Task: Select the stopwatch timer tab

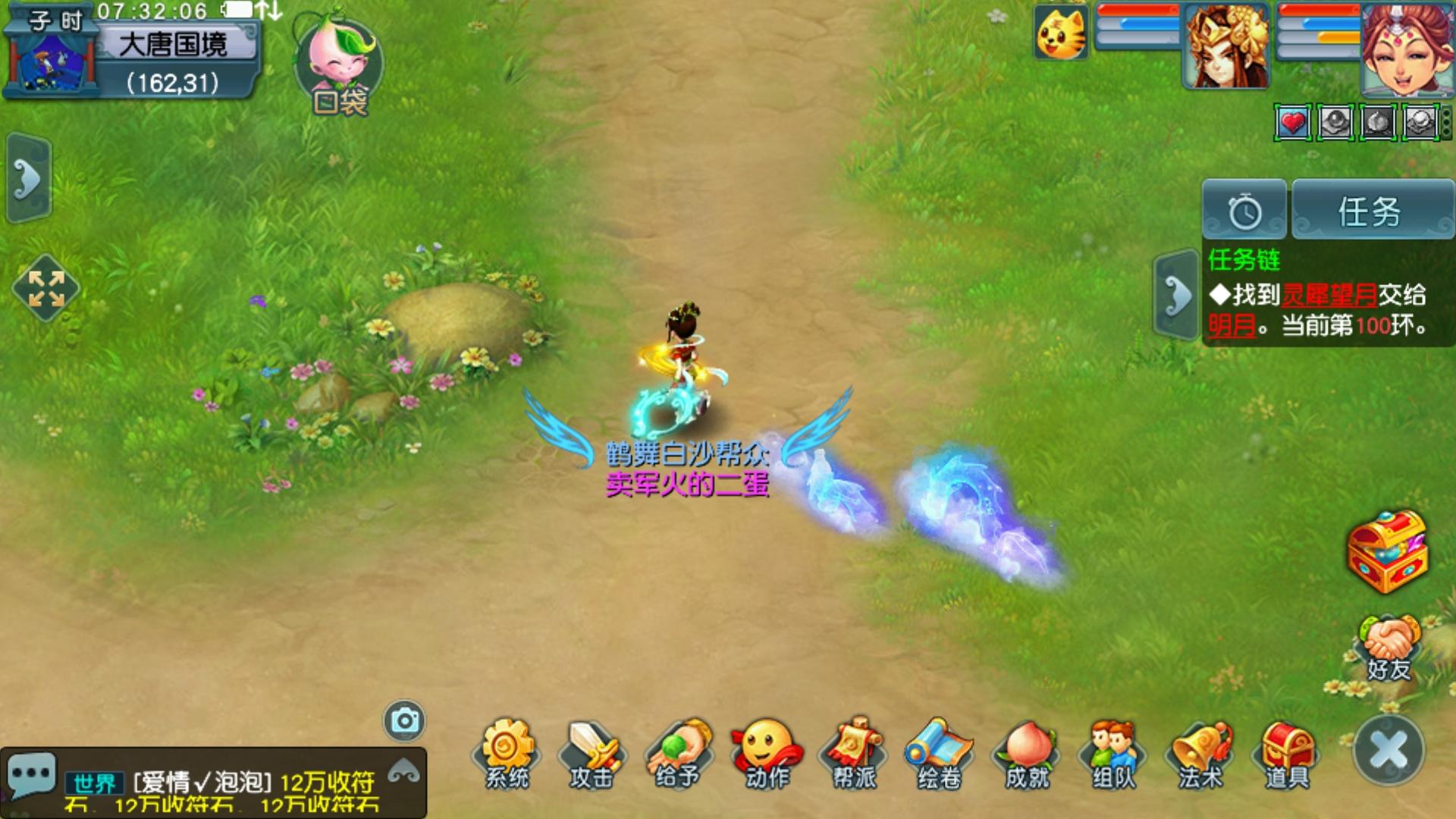Action: pos(1244,211)
